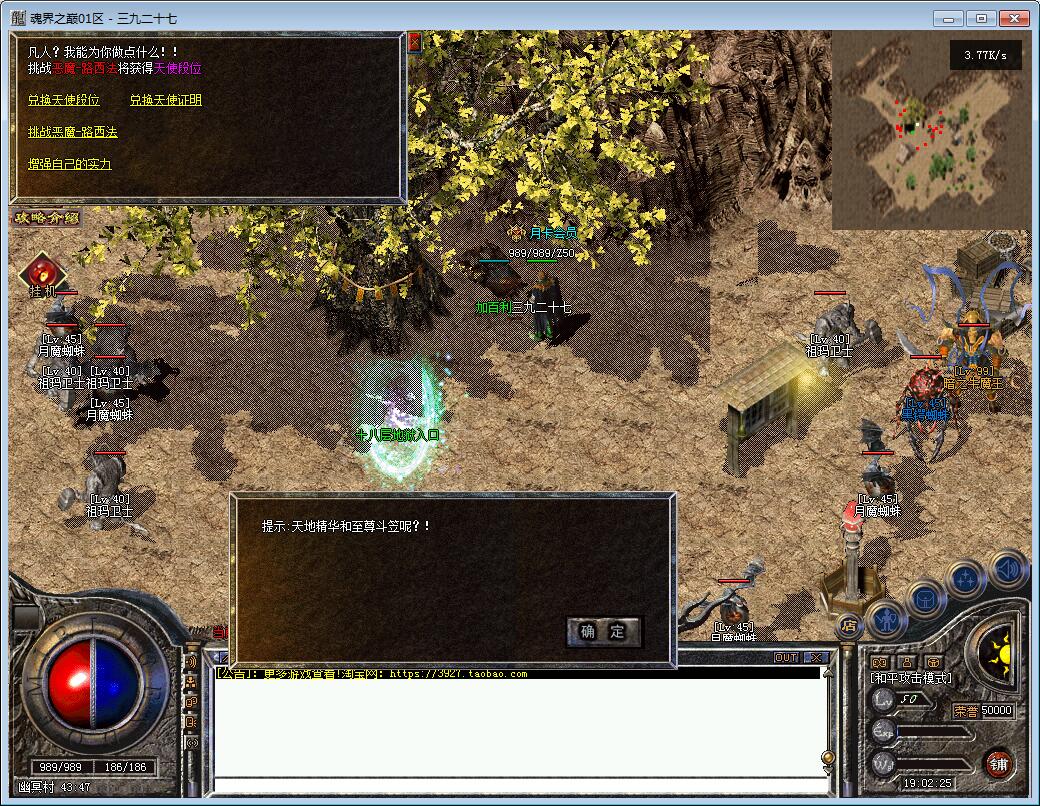
Task: Click the OUT button above chat
Action: (x=786, y=657)
